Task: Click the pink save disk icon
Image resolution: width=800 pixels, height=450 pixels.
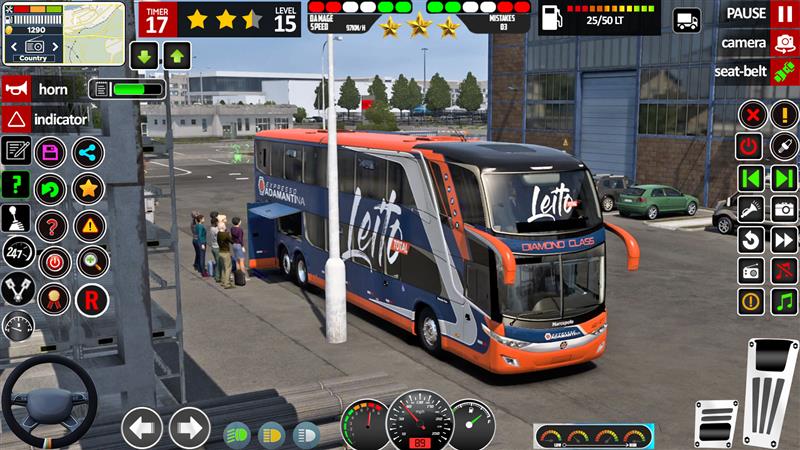Action: [49, 153]
